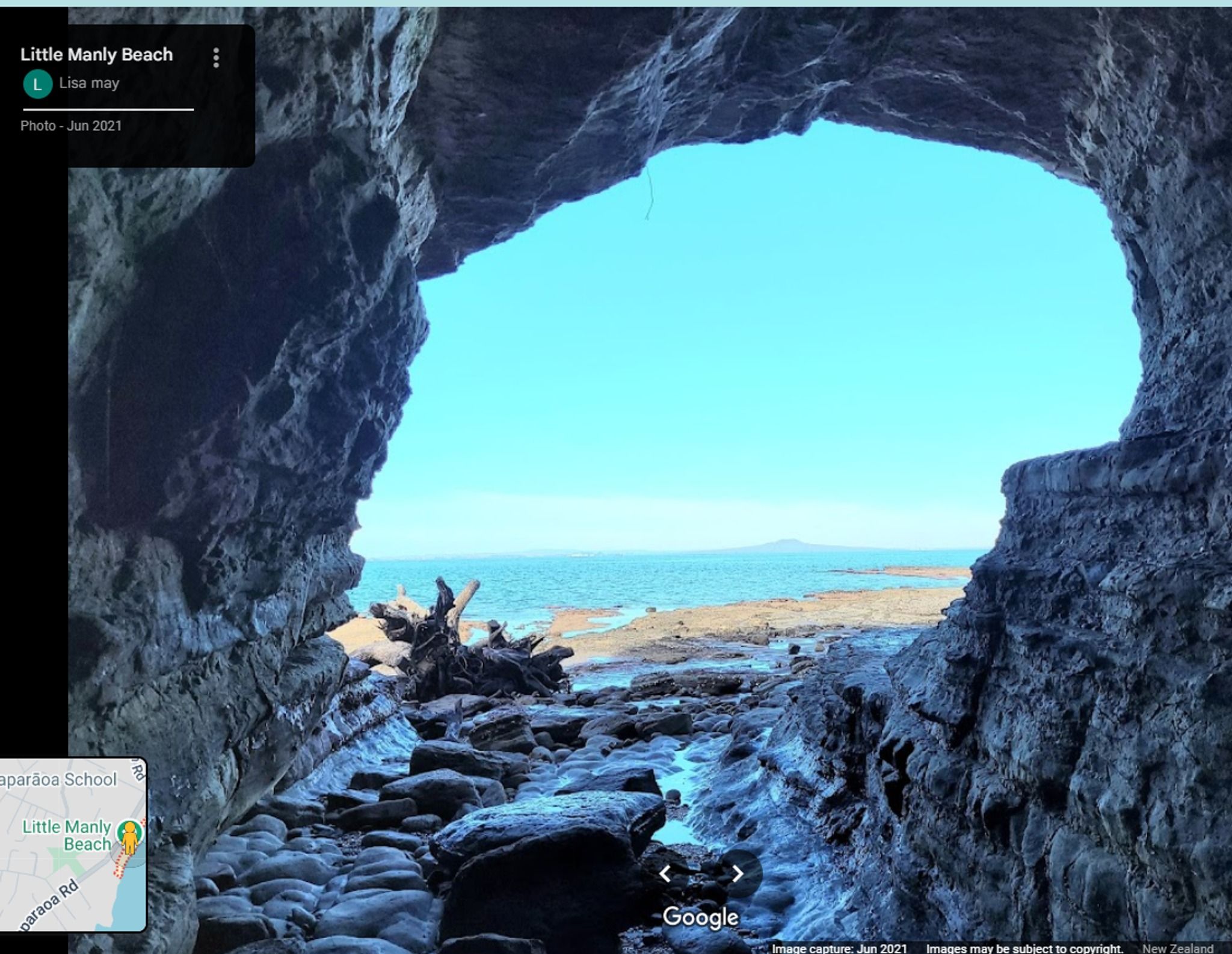Advance to the next photo
The width and height of the screenshot is (1232, 954).
click(738, 873)
